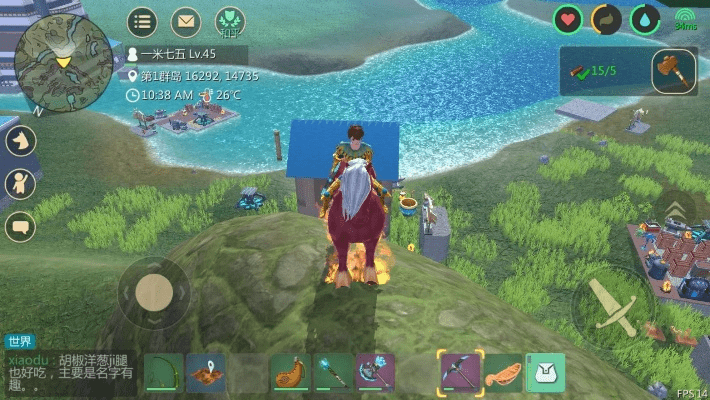Select the orange map marker slot
The width and height of the screenshot is (710, 400).
206,372
